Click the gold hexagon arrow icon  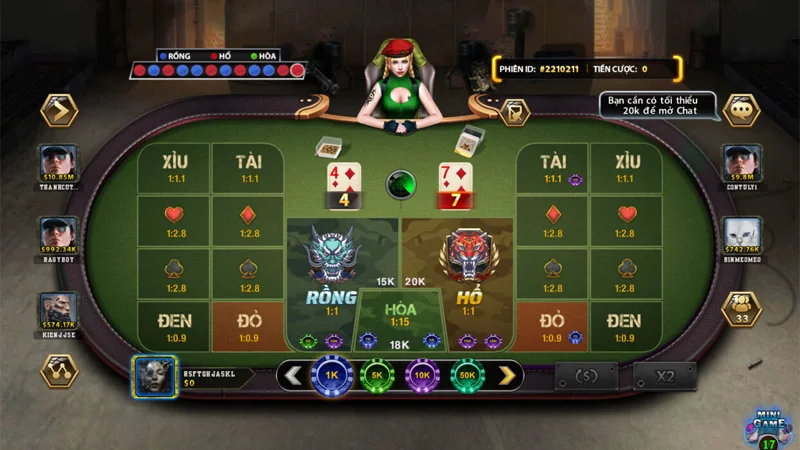pos(59,109)
